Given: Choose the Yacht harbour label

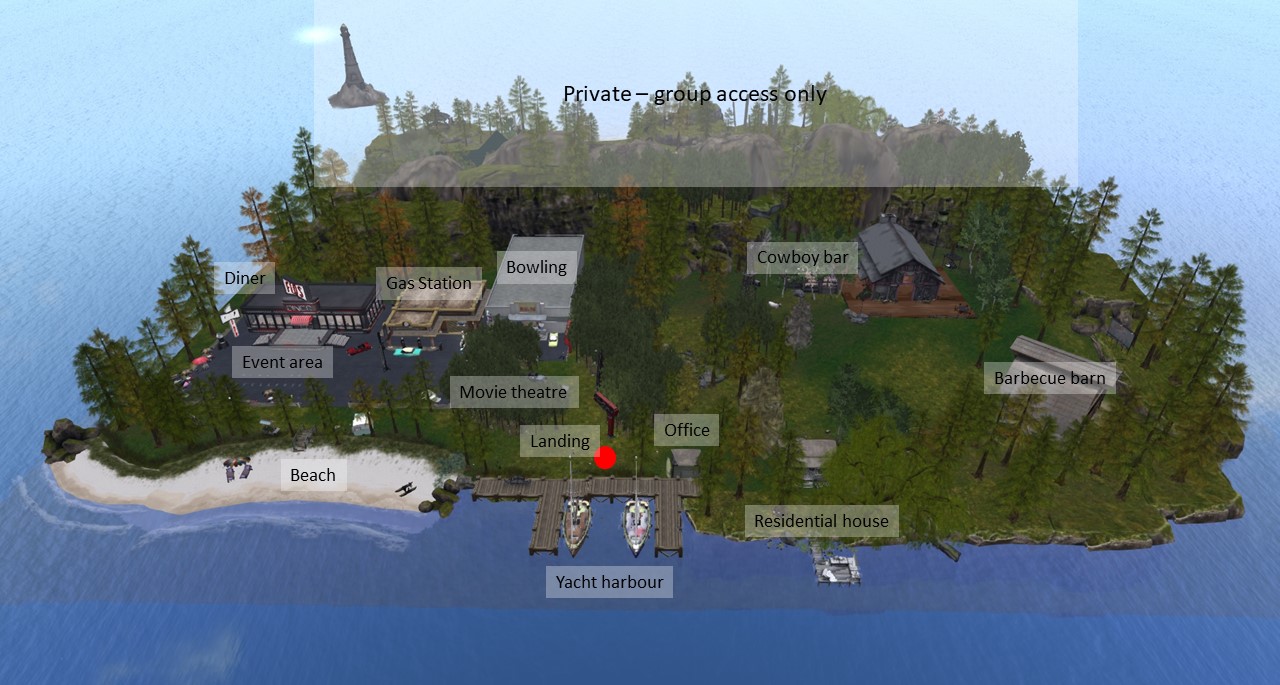Looking at the screenshot, I should 609,582.
